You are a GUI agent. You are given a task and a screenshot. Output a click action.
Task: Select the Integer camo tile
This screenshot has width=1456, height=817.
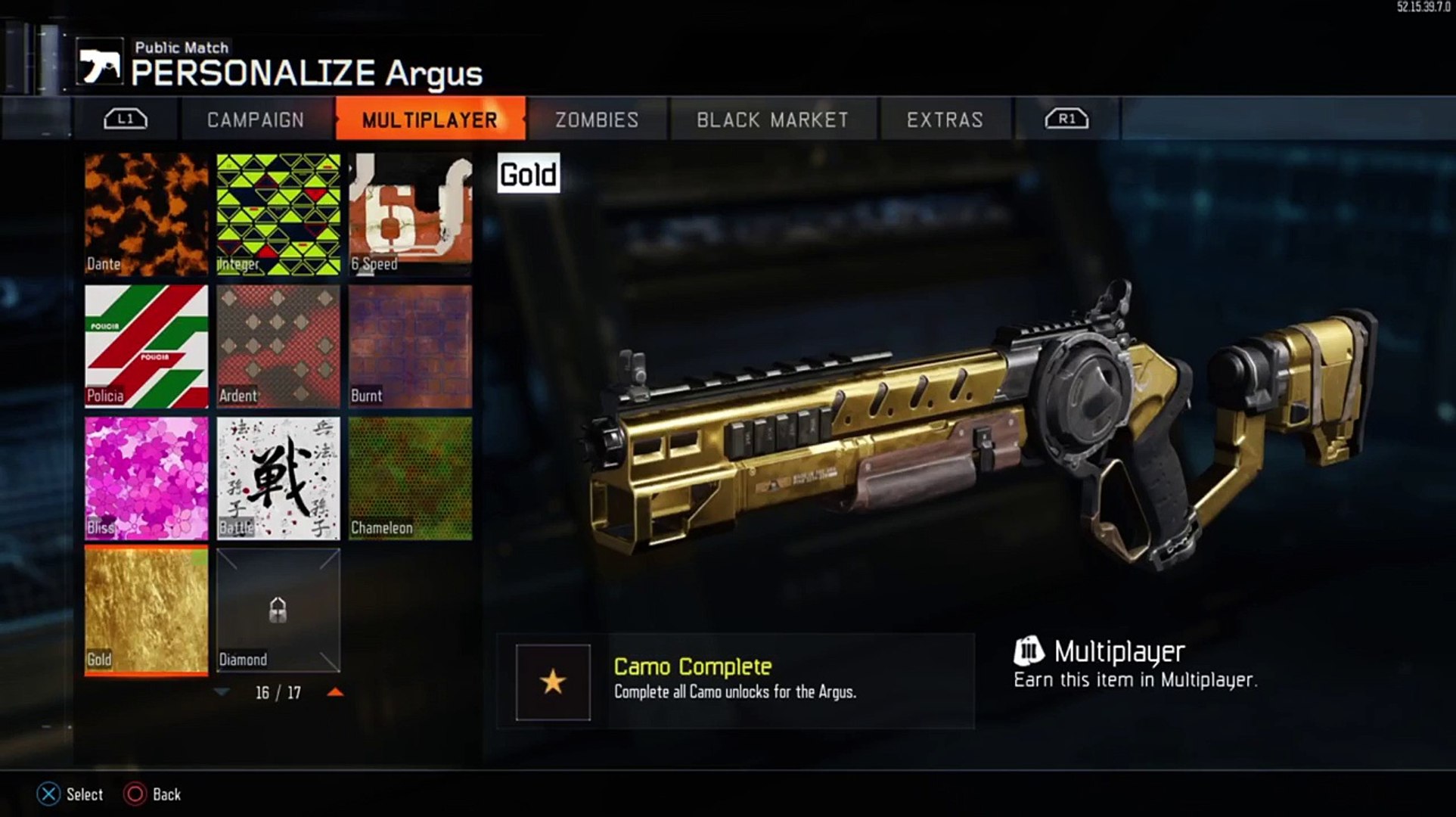click(278, 214)
